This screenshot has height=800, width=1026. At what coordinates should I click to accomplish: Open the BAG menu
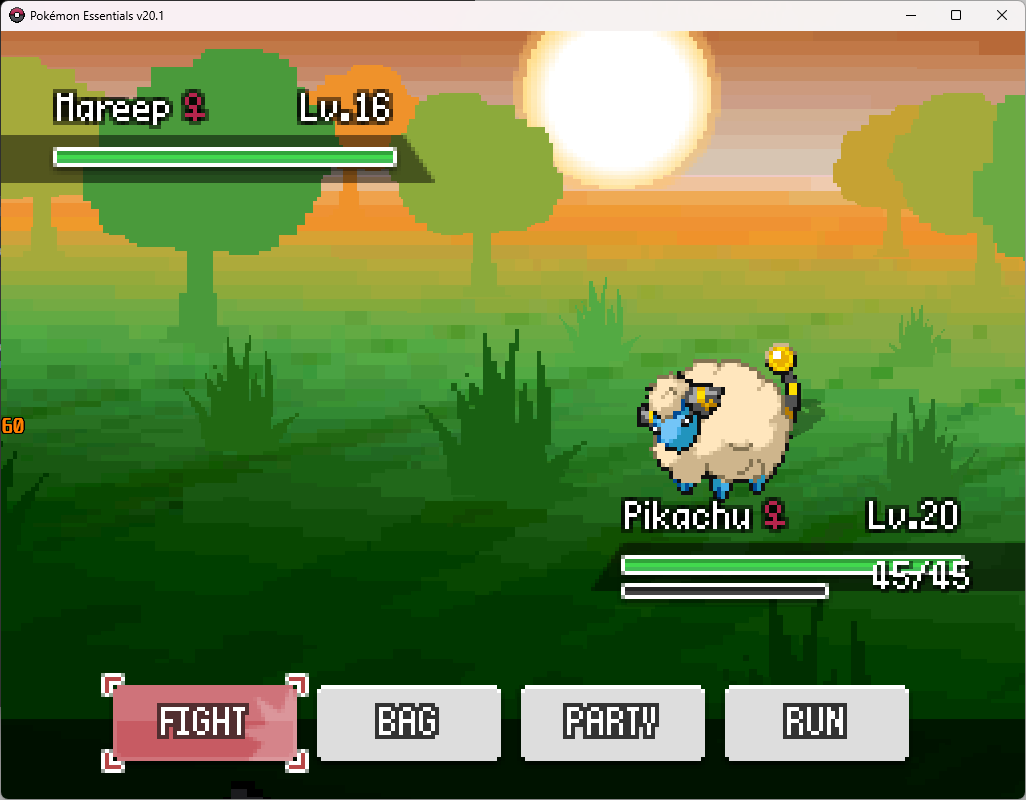(408, 722)
